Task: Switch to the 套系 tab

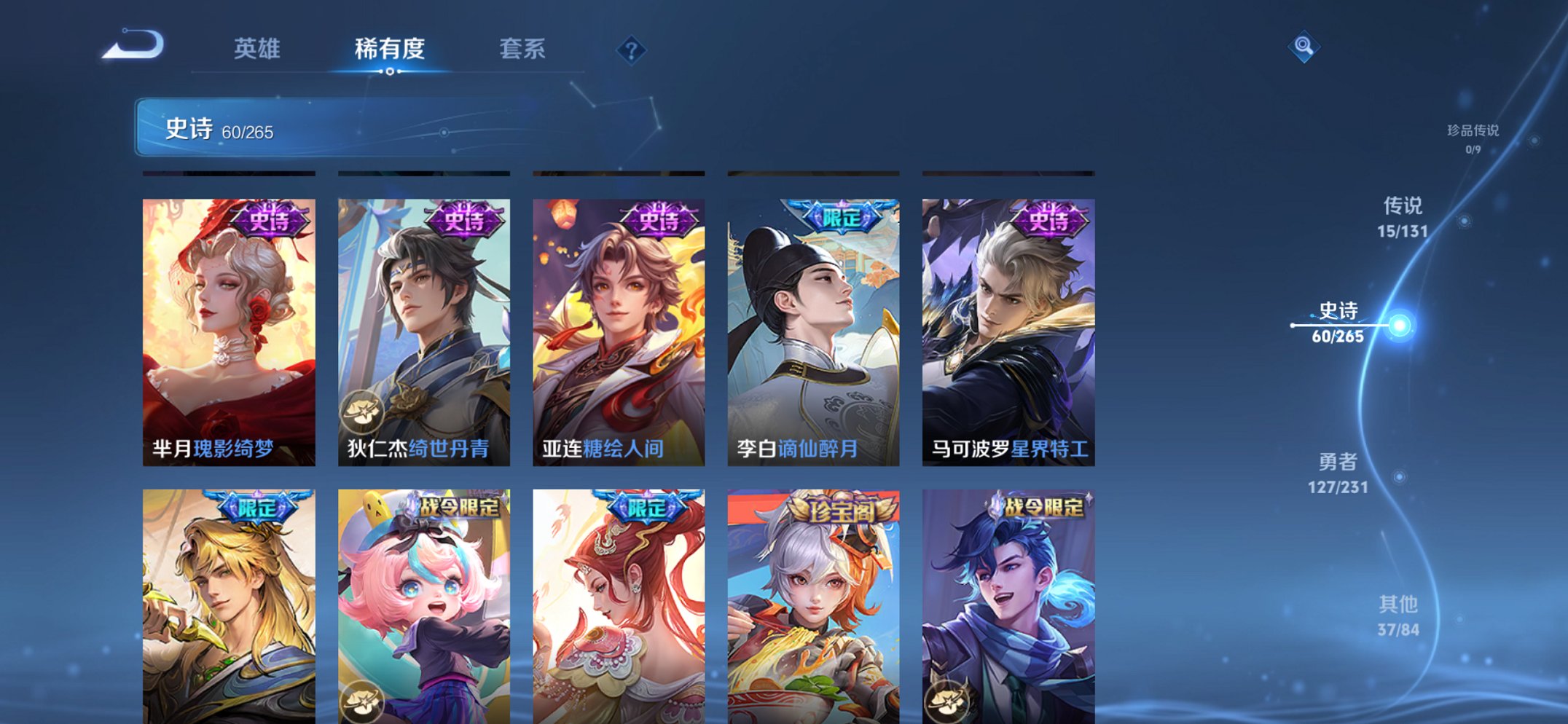Action: pyautogui.click(x=524, y=50)
